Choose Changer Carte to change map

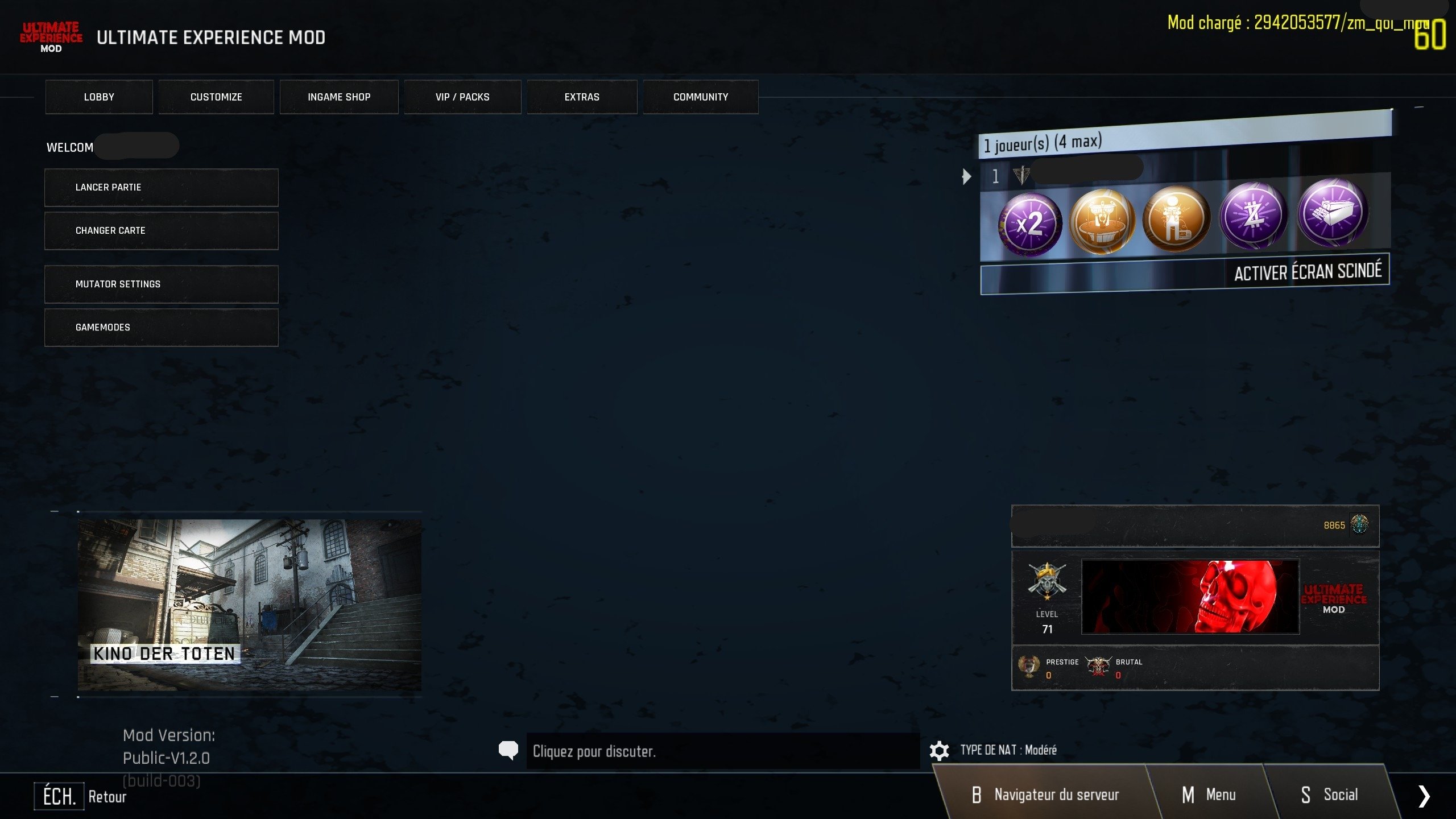pyautogui.click(x=162, y=231)
